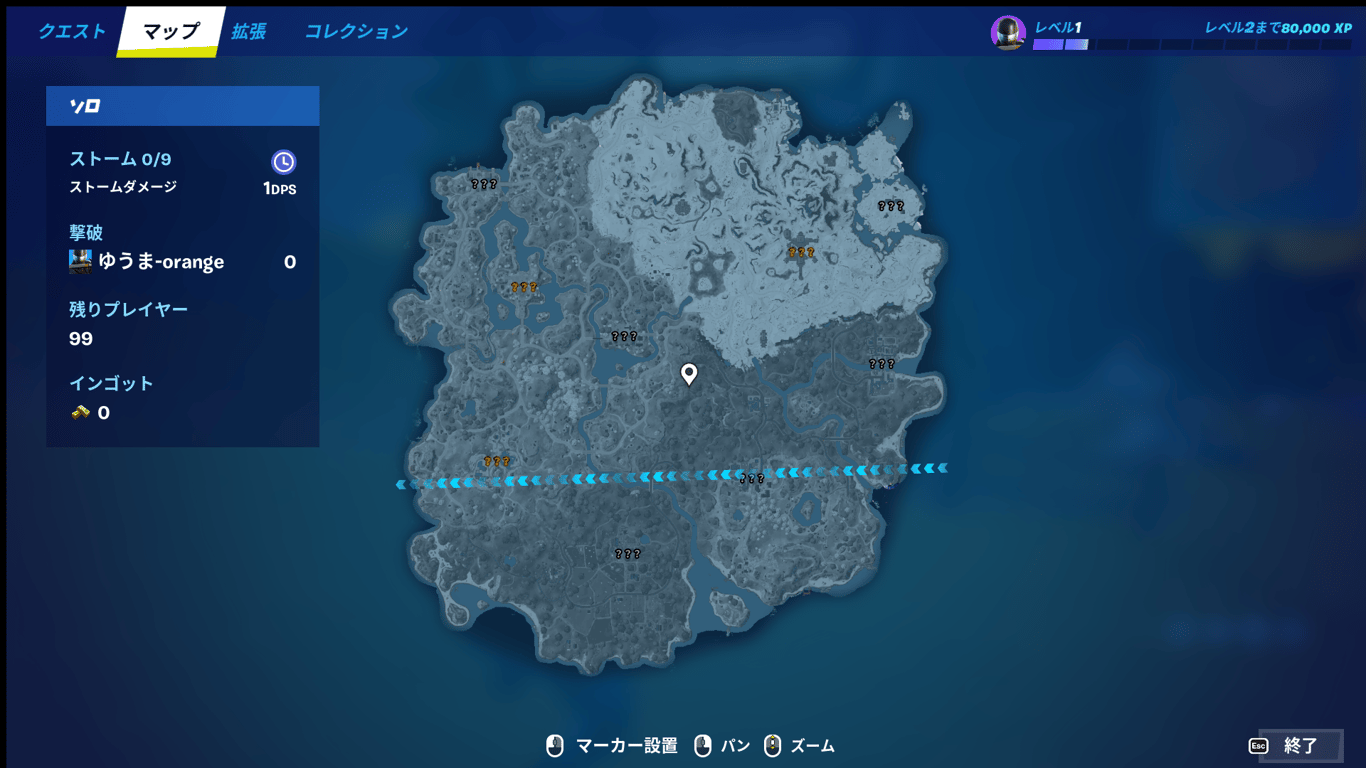Select the orange ??? marker in the snow biome
The height and width of the screenshot is (768, 1366).
click(x=801, y=252)
